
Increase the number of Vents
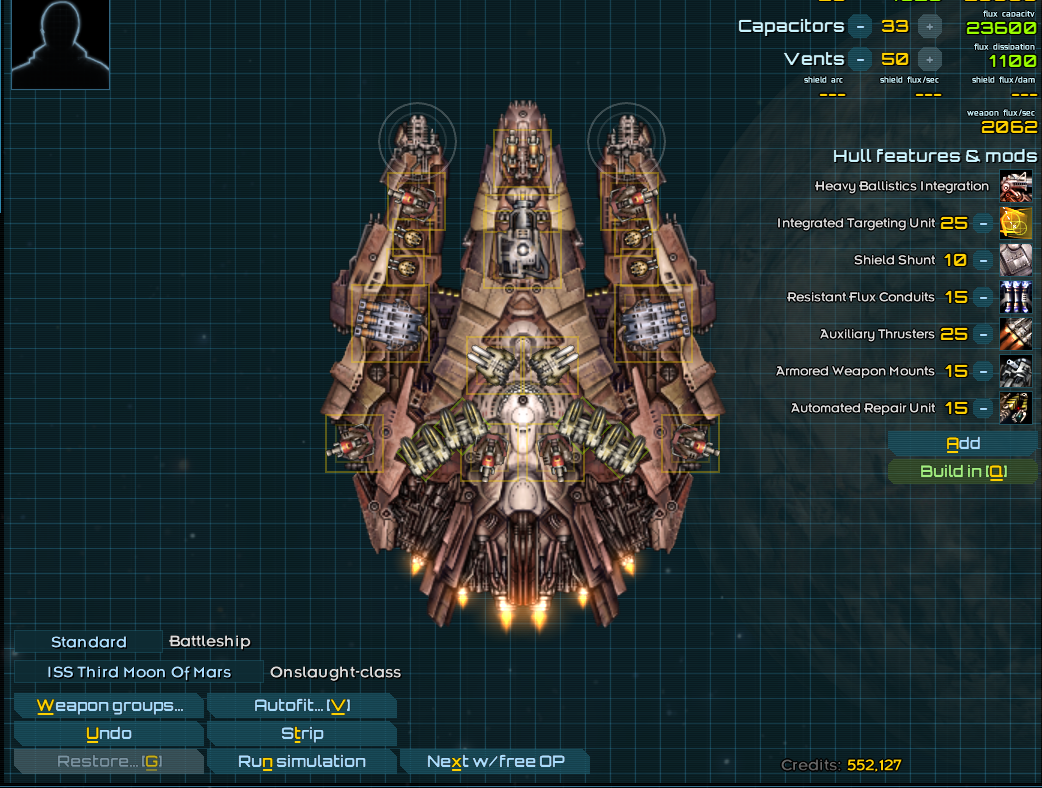929,59
